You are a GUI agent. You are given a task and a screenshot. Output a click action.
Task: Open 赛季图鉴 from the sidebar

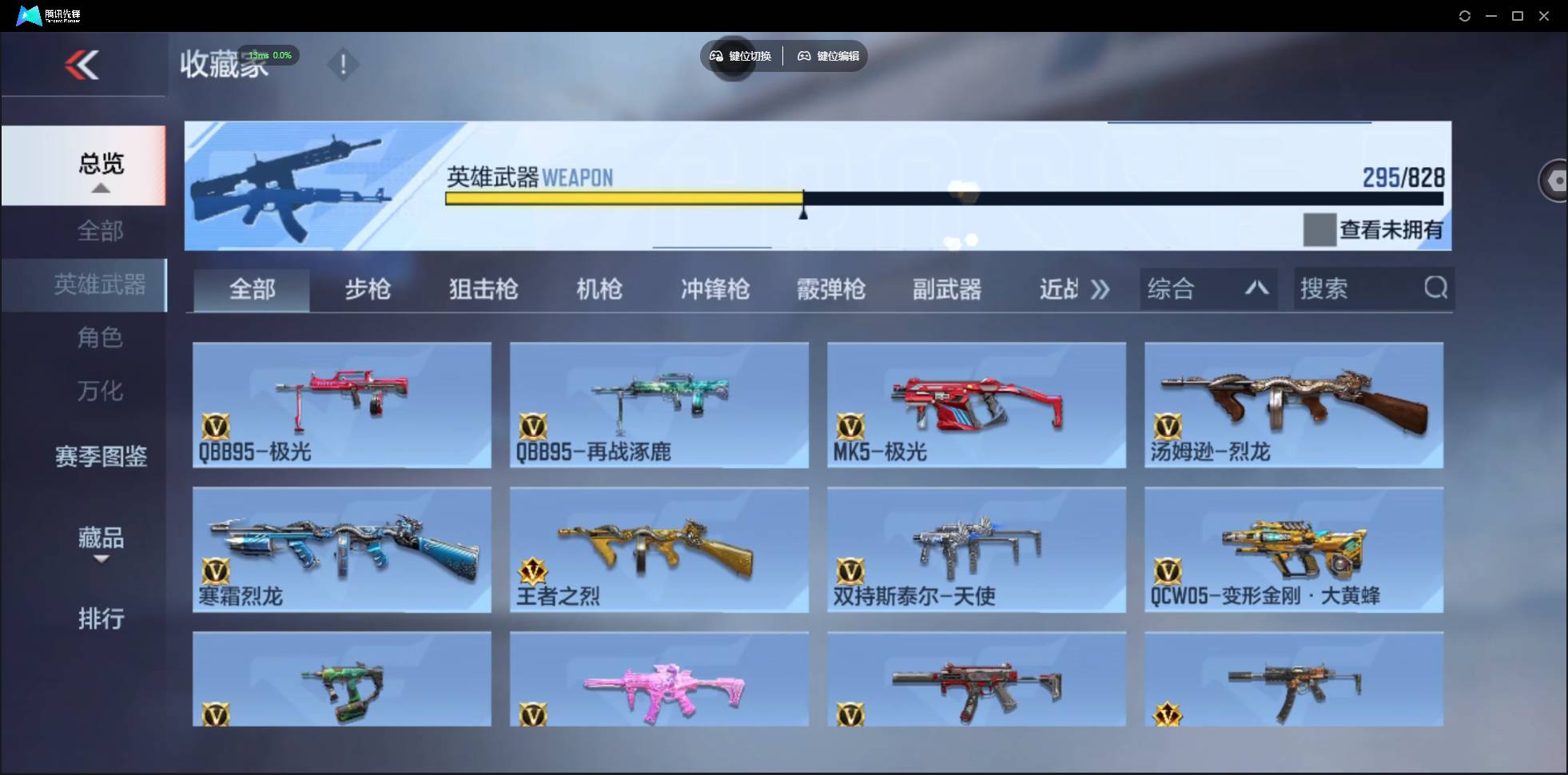tap(101, 455)
